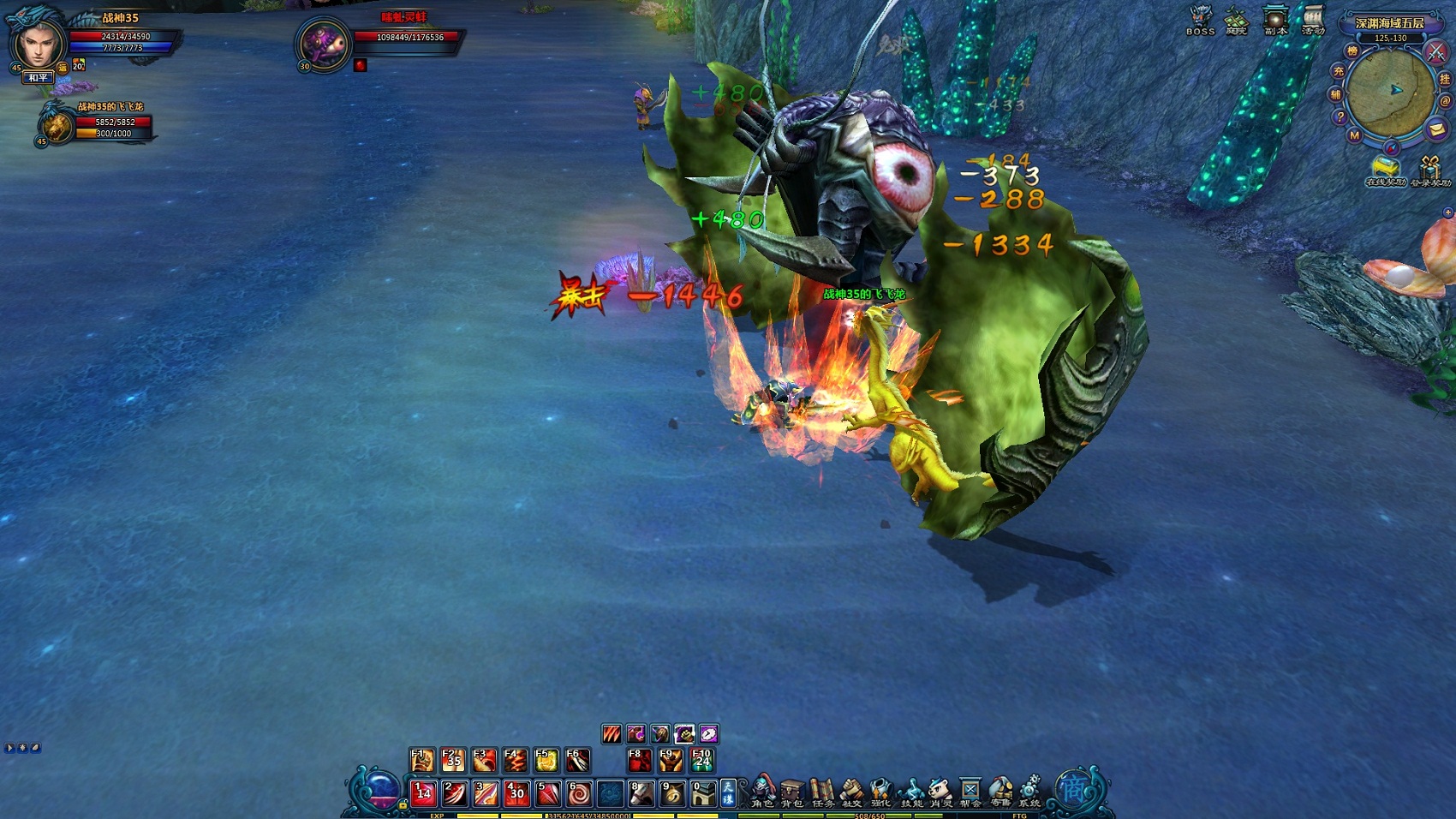The image size is (1456, 819).
Task: Open the 副本 dungeon menu
Action: (1276, 19)
